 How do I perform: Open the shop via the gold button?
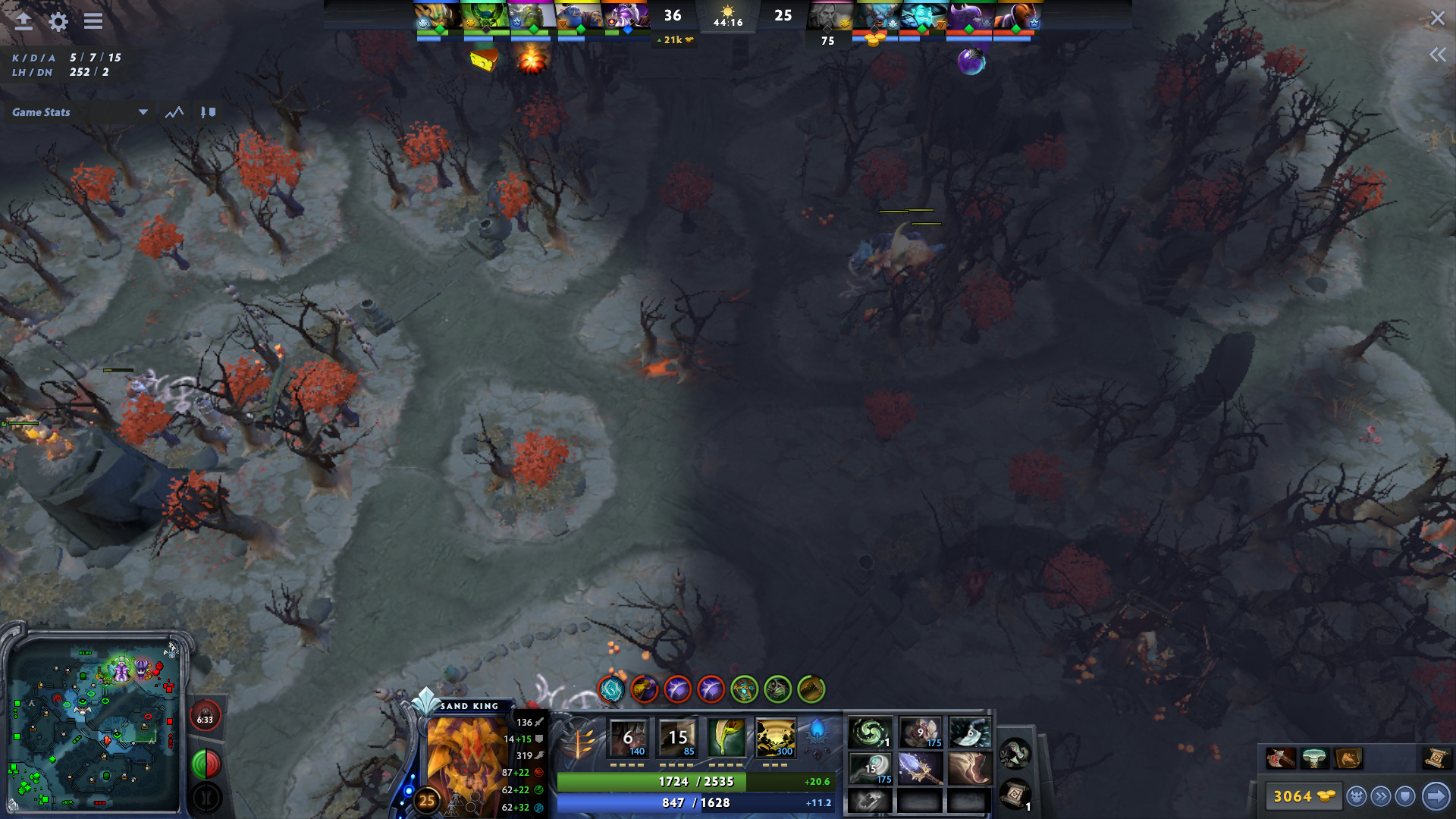[1303, 796]
